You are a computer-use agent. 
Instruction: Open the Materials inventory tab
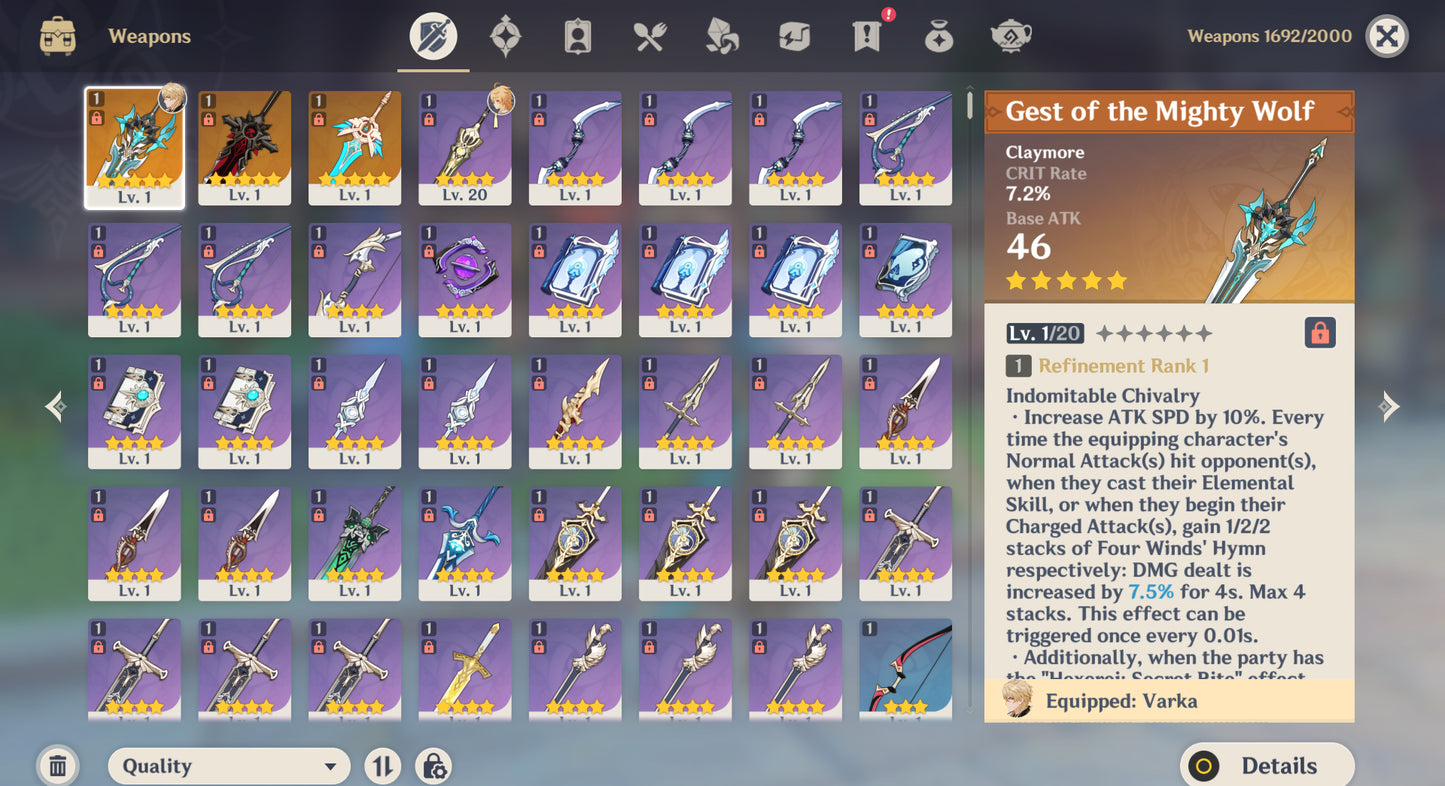coord(721,36)
